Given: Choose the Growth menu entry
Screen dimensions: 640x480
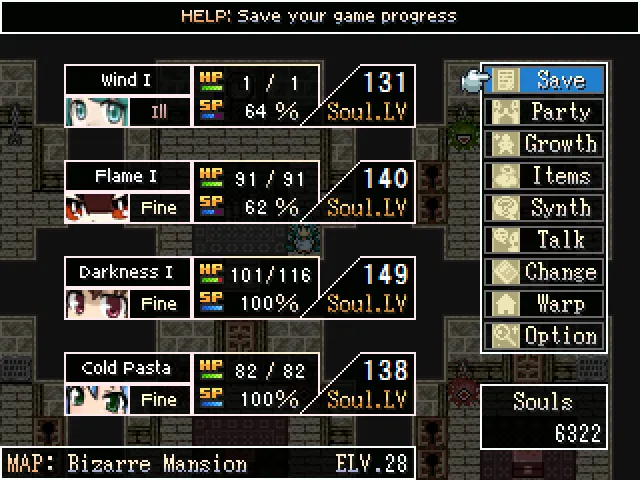Looking at the screenshot, I should click(547, 144).
